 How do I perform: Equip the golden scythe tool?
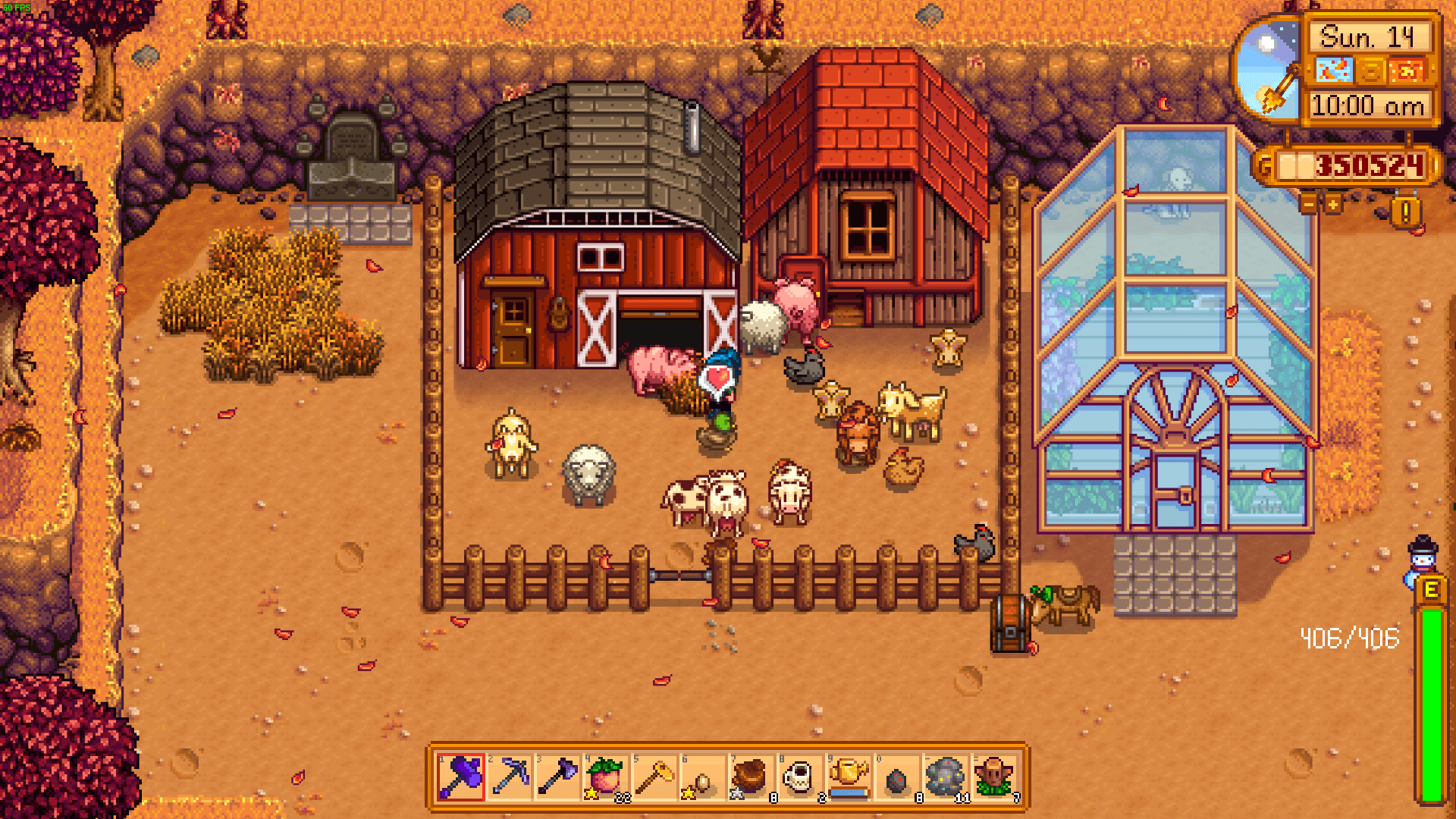[655, 777]
